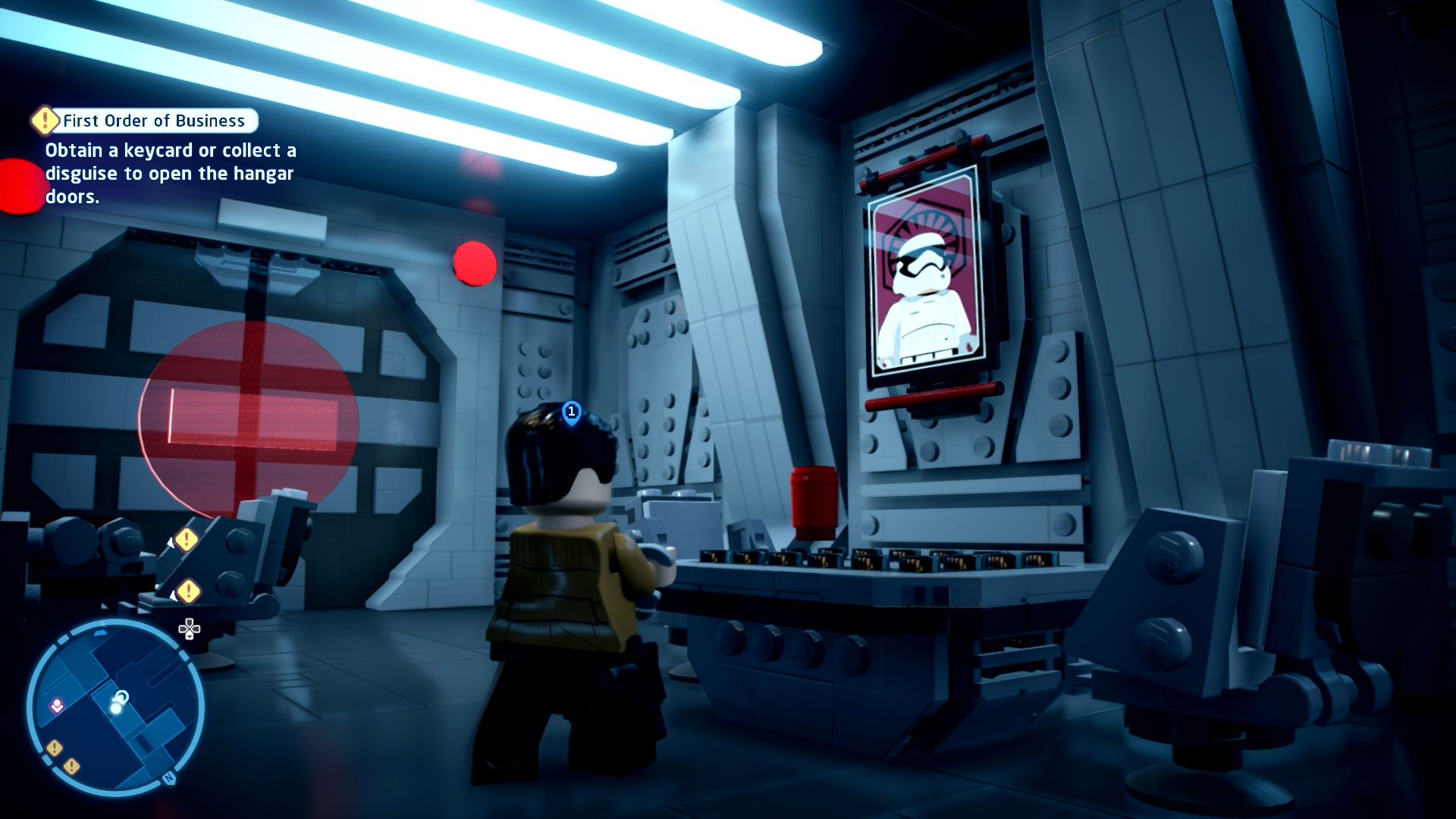
Task: Click the player one marker above the character
Action: click(x=571, y=412)
